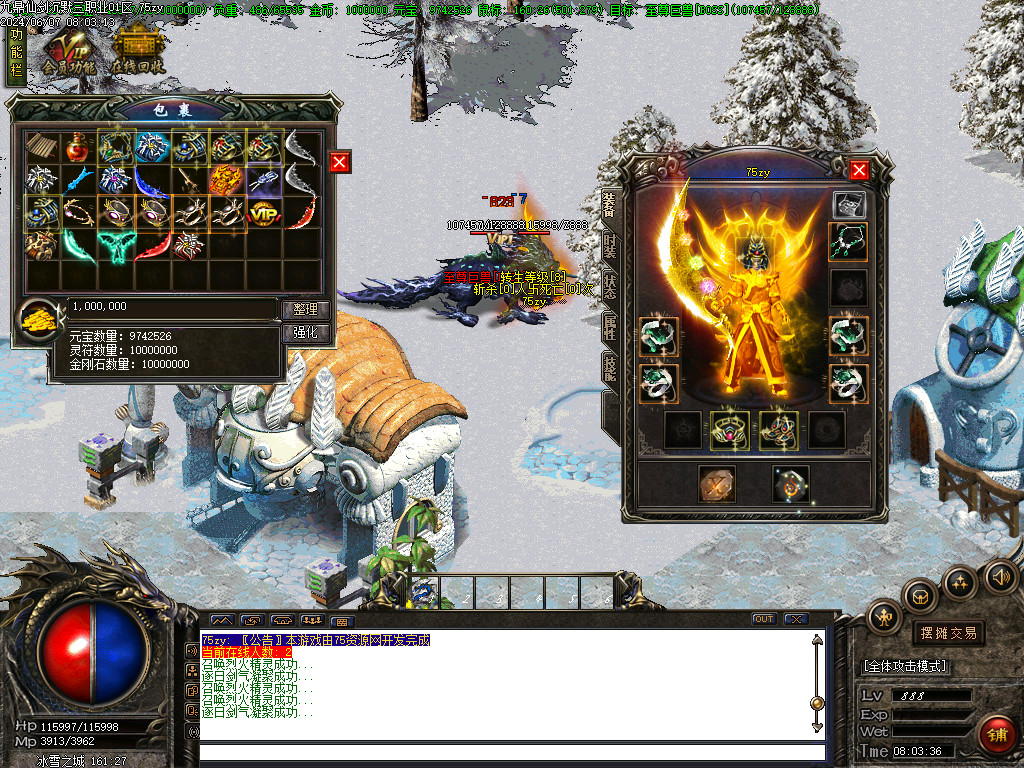
Task: Open the 摆摊交易 stall trade button
Action: [947, 633]
